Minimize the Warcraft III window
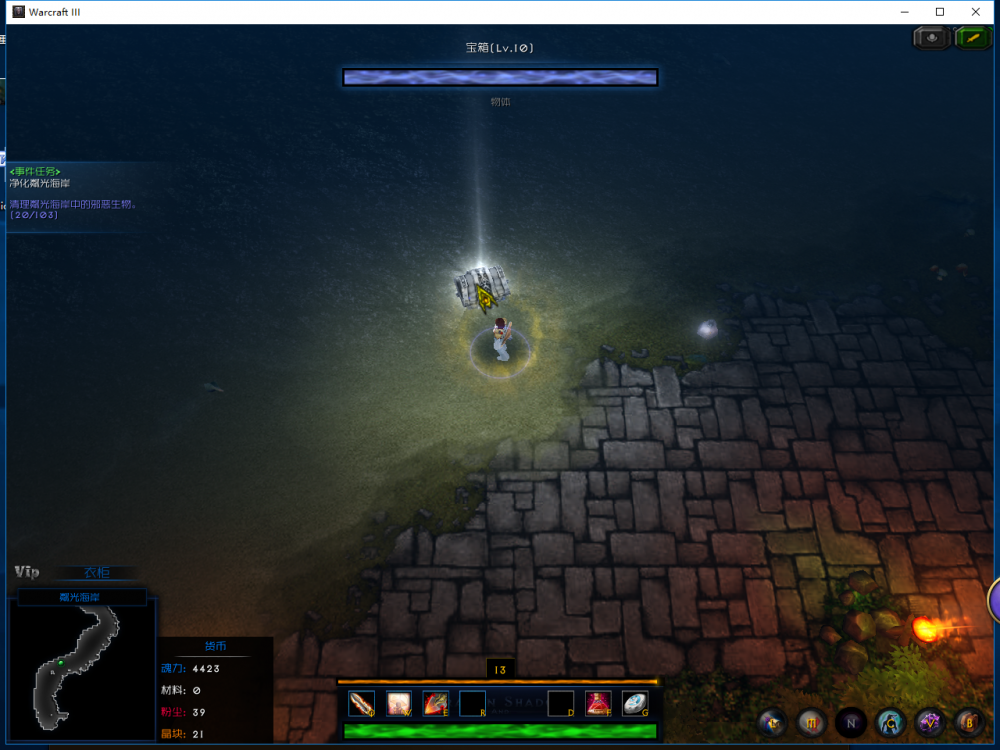Viewport: 1000px width, 750px height. point(904,12)
